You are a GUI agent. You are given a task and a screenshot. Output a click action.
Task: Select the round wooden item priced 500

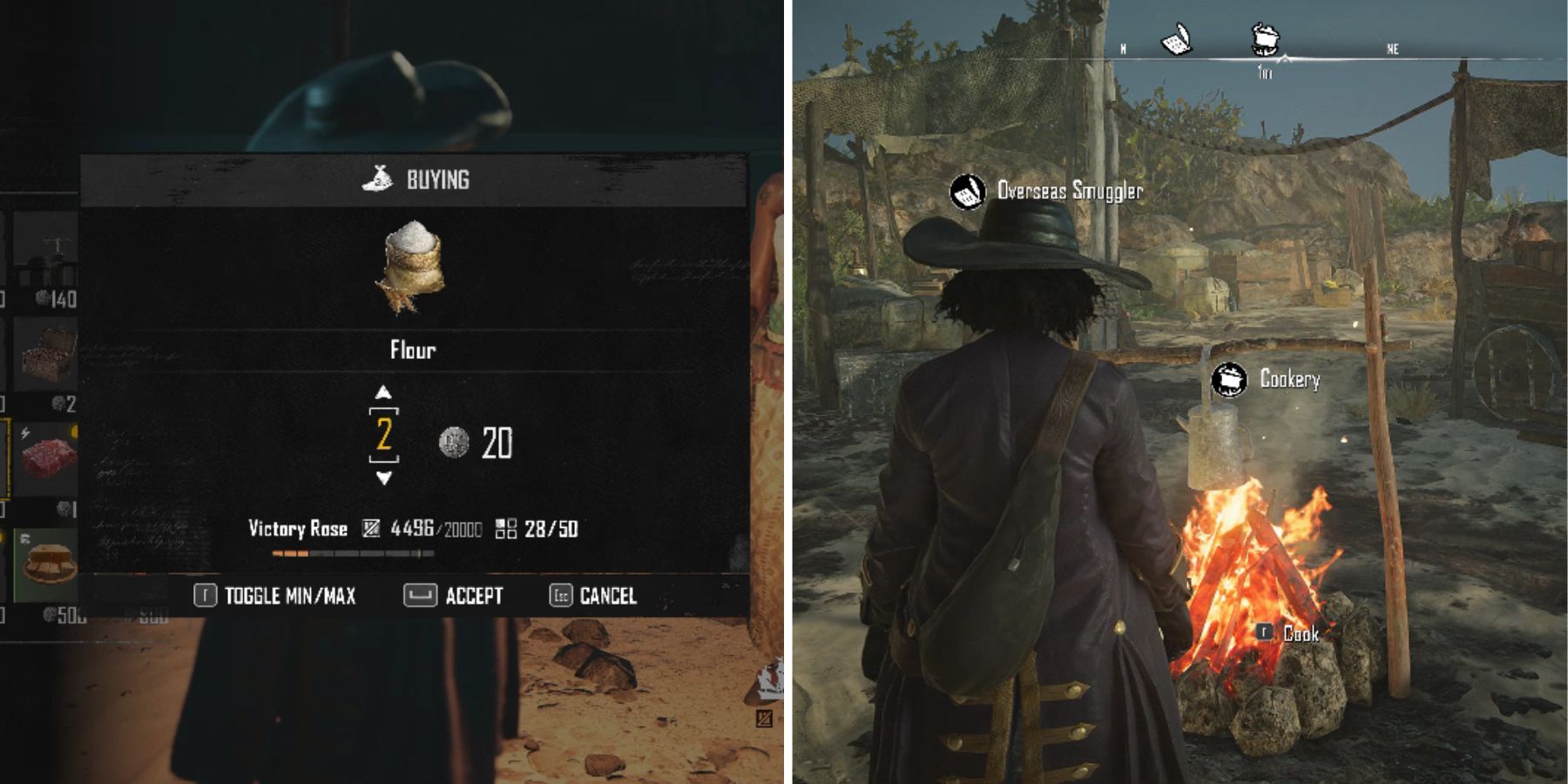pyautogui.click(x=47, y=565)
